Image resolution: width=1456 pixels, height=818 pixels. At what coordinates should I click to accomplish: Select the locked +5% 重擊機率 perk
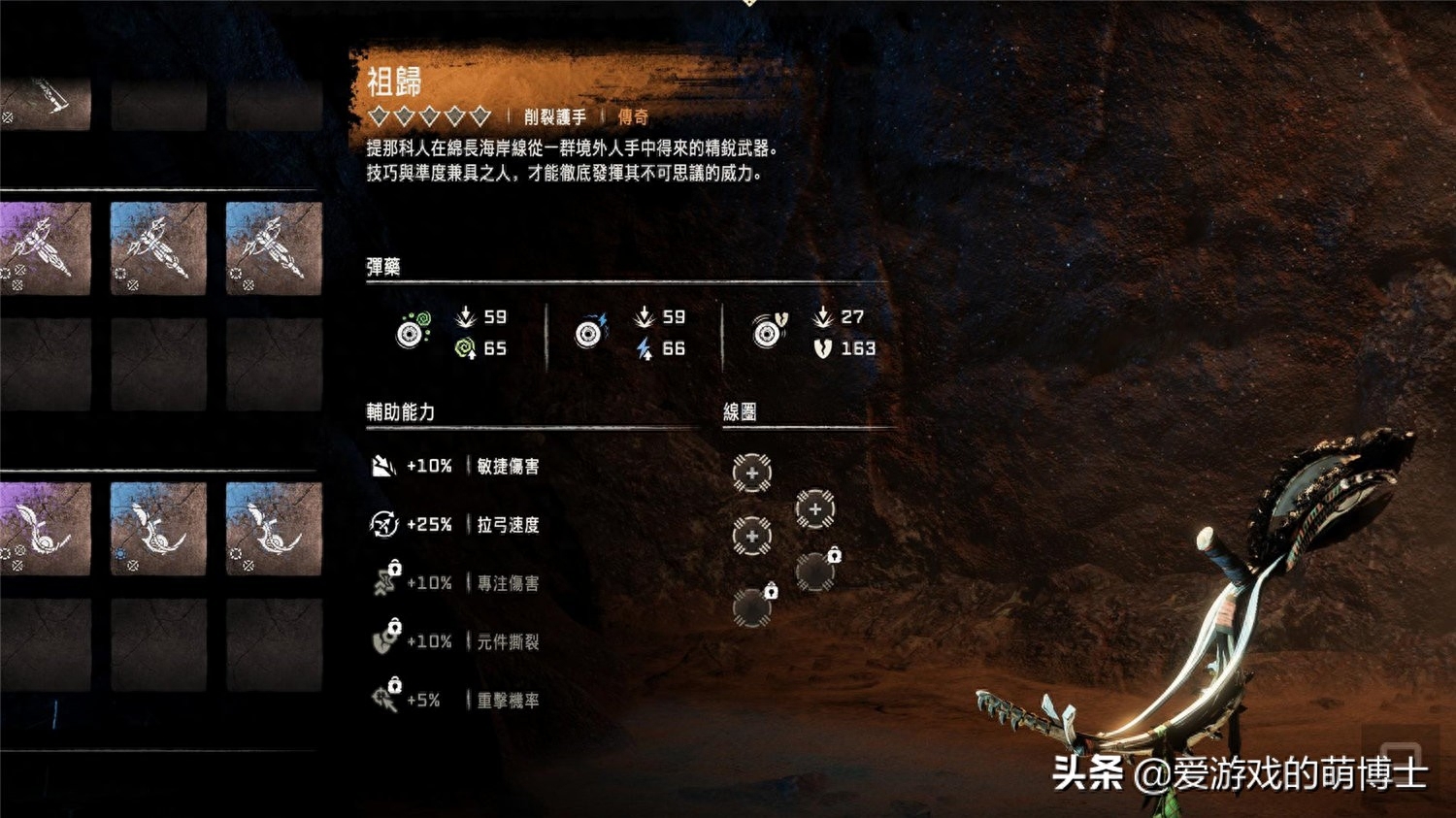click(456, 700)
